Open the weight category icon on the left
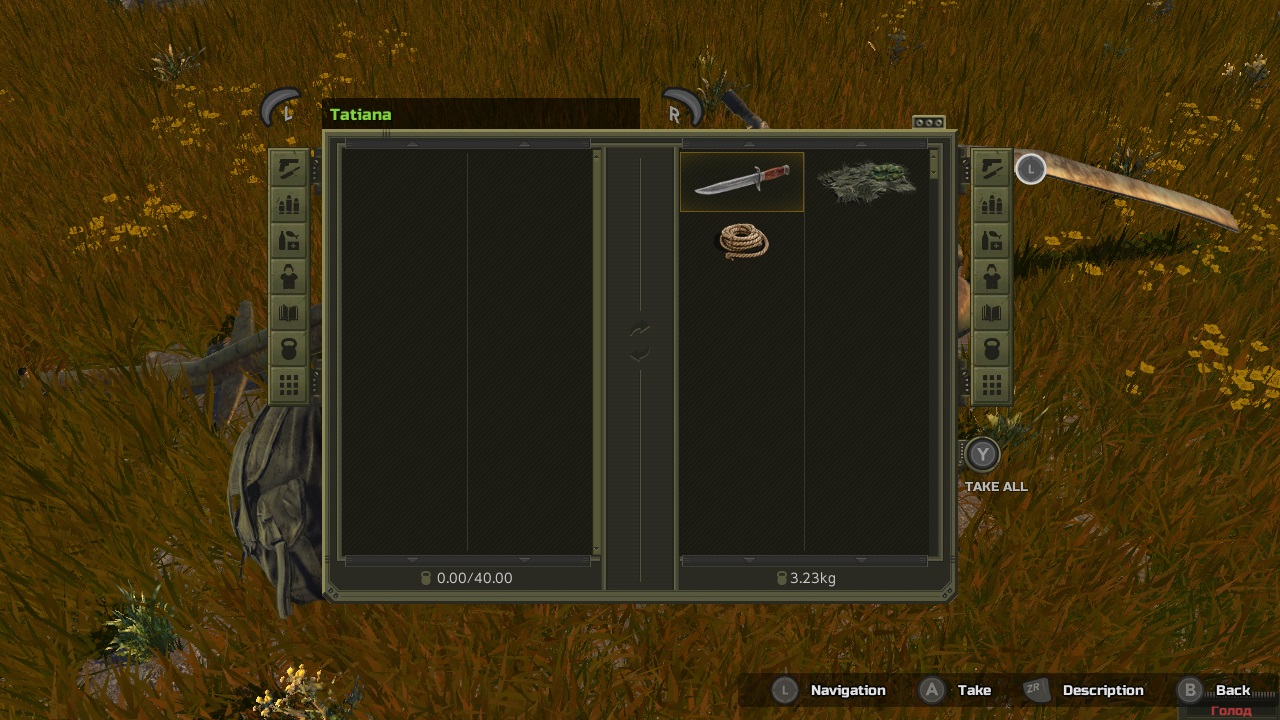The image size is (1280, 720). click(289, 348)
